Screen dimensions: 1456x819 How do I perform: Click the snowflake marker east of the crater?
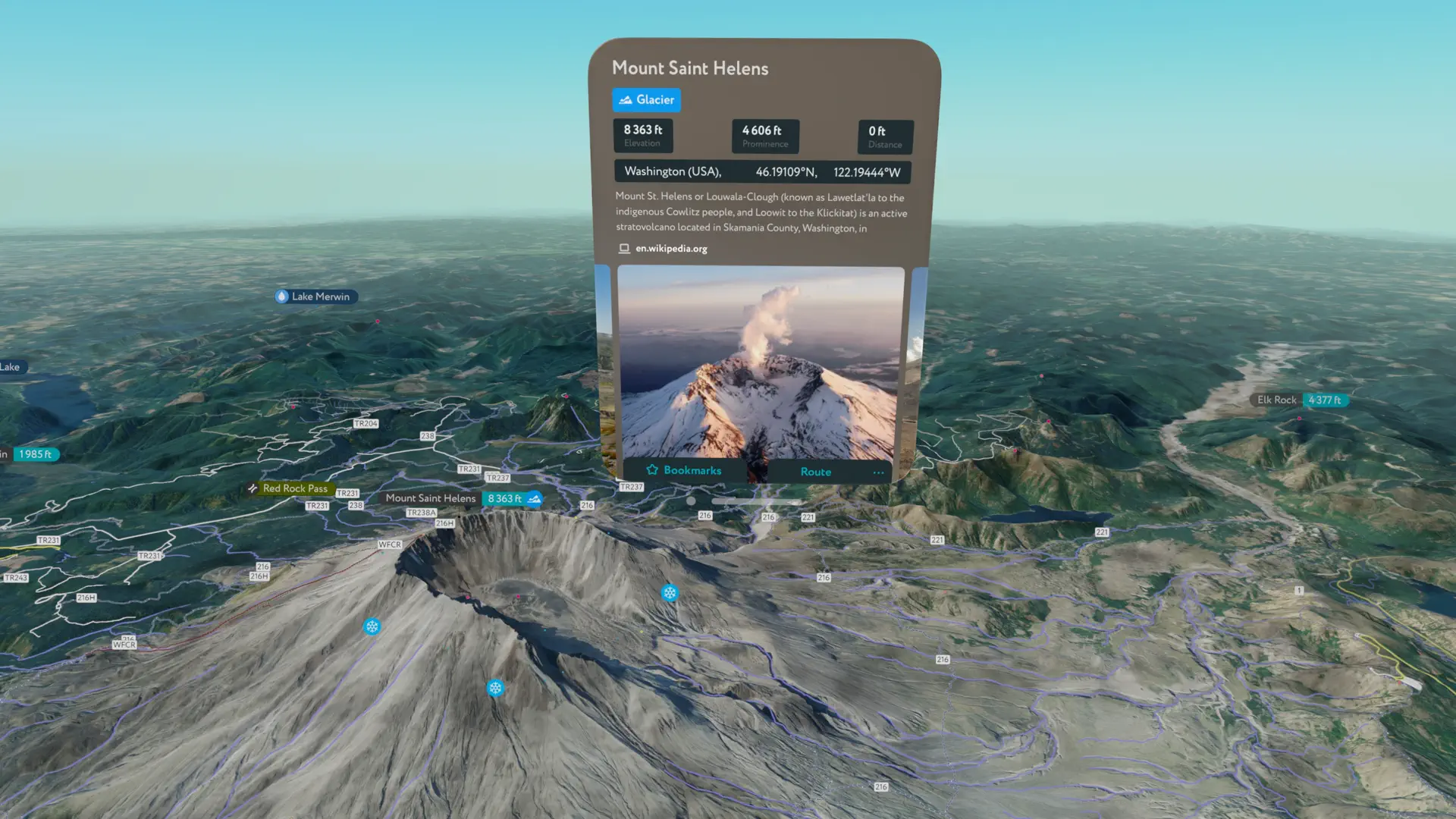[x=670, y=593]
